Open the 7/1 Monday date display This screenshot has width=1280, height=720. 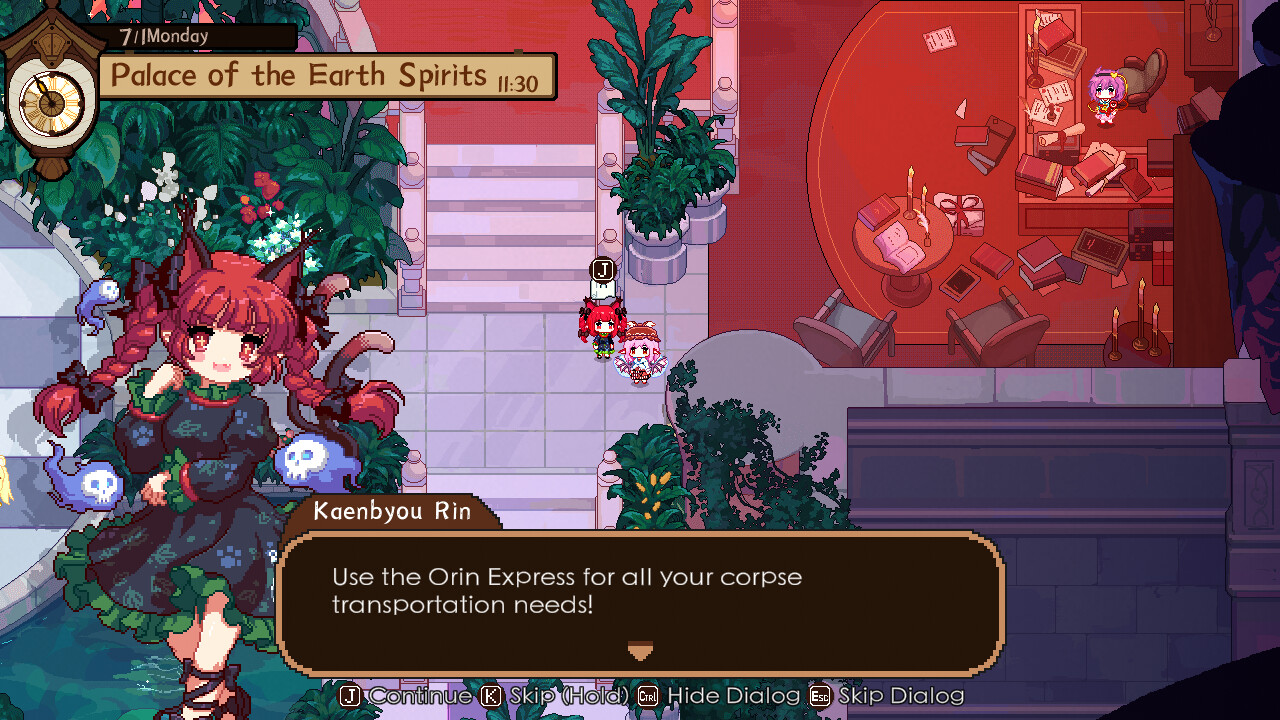(x=165, y=34)
